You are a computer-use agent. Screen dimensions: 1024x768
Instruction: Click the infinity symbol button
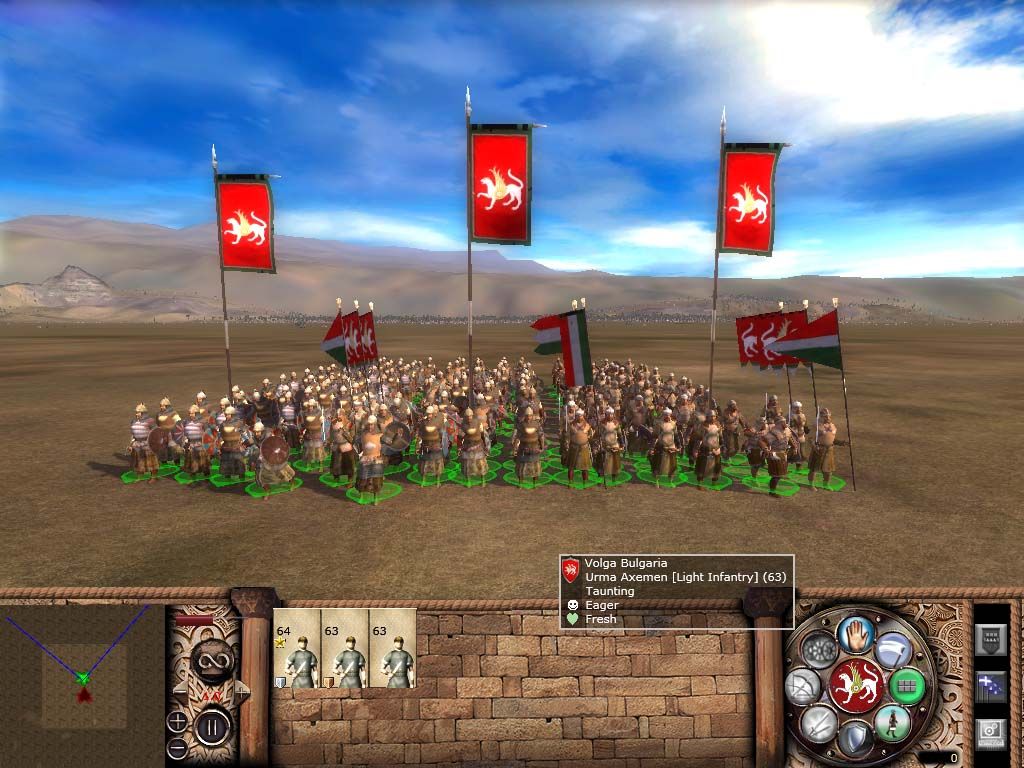point(211,661)
